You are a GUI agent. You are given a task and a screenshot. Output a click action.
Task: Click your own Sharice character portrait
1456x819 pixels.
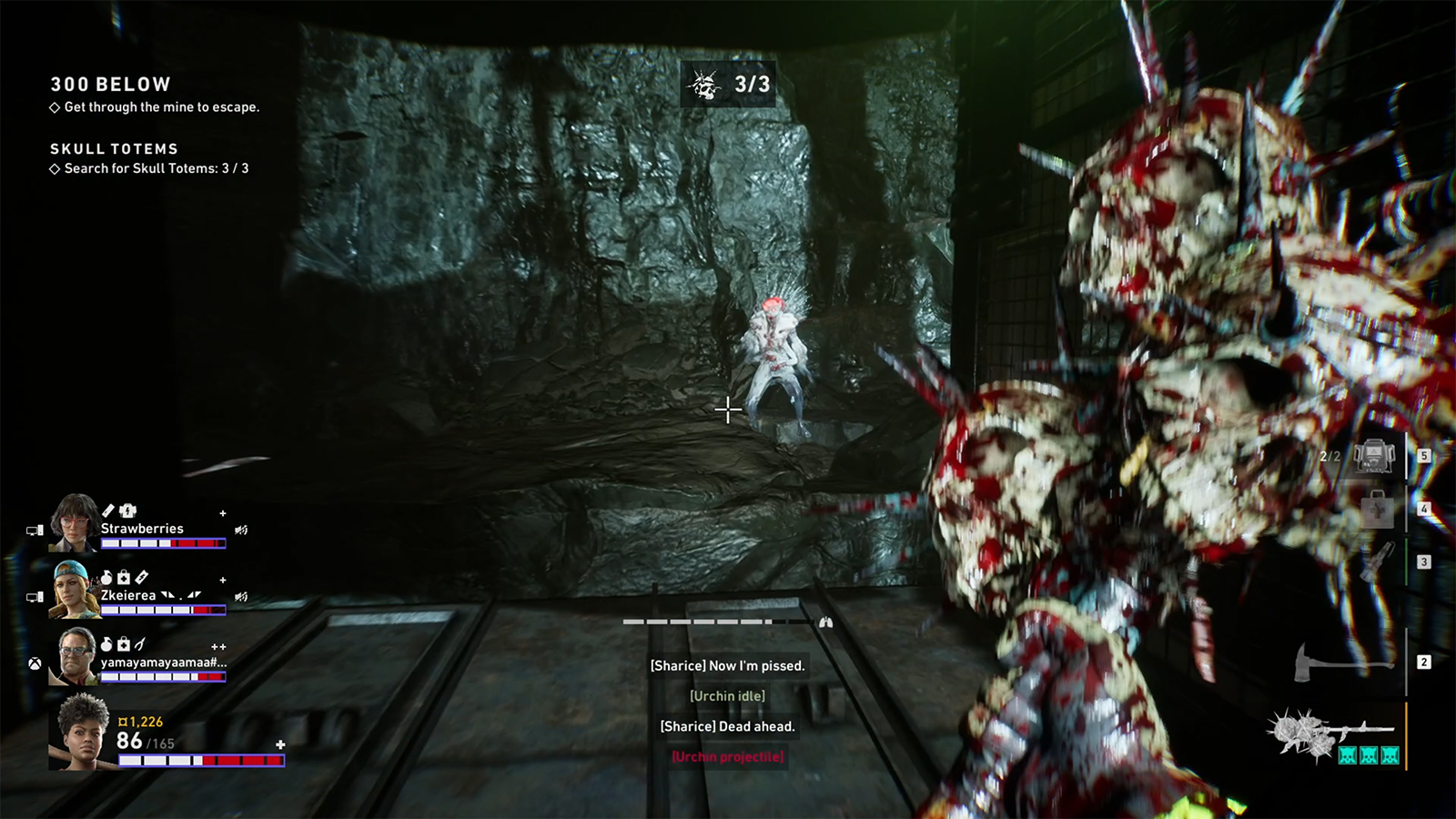coord(82,732)
